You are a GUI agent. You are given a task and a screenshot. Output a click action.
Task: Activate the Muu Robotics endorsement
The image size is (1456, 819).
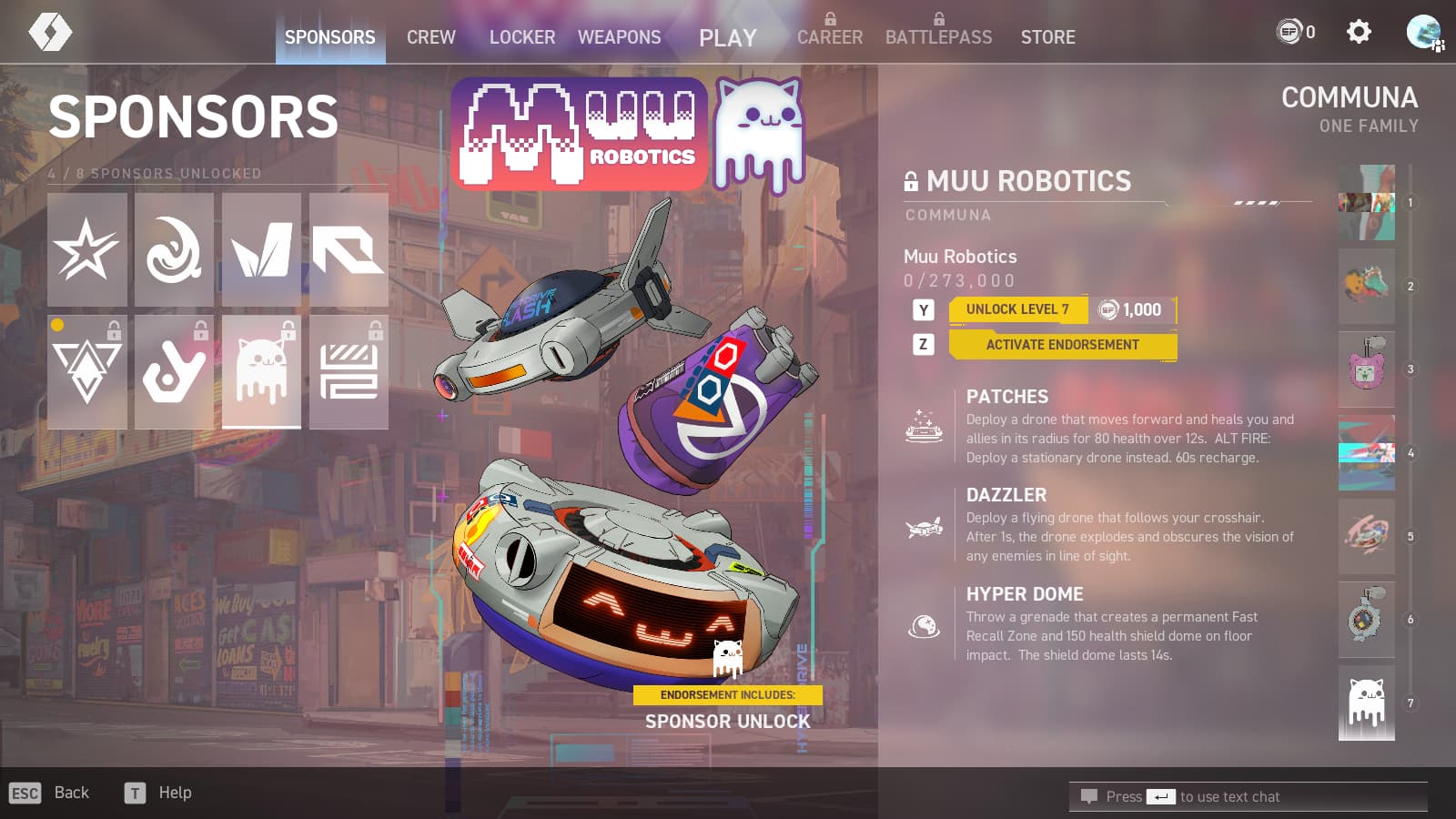[x=1062, y=345]
